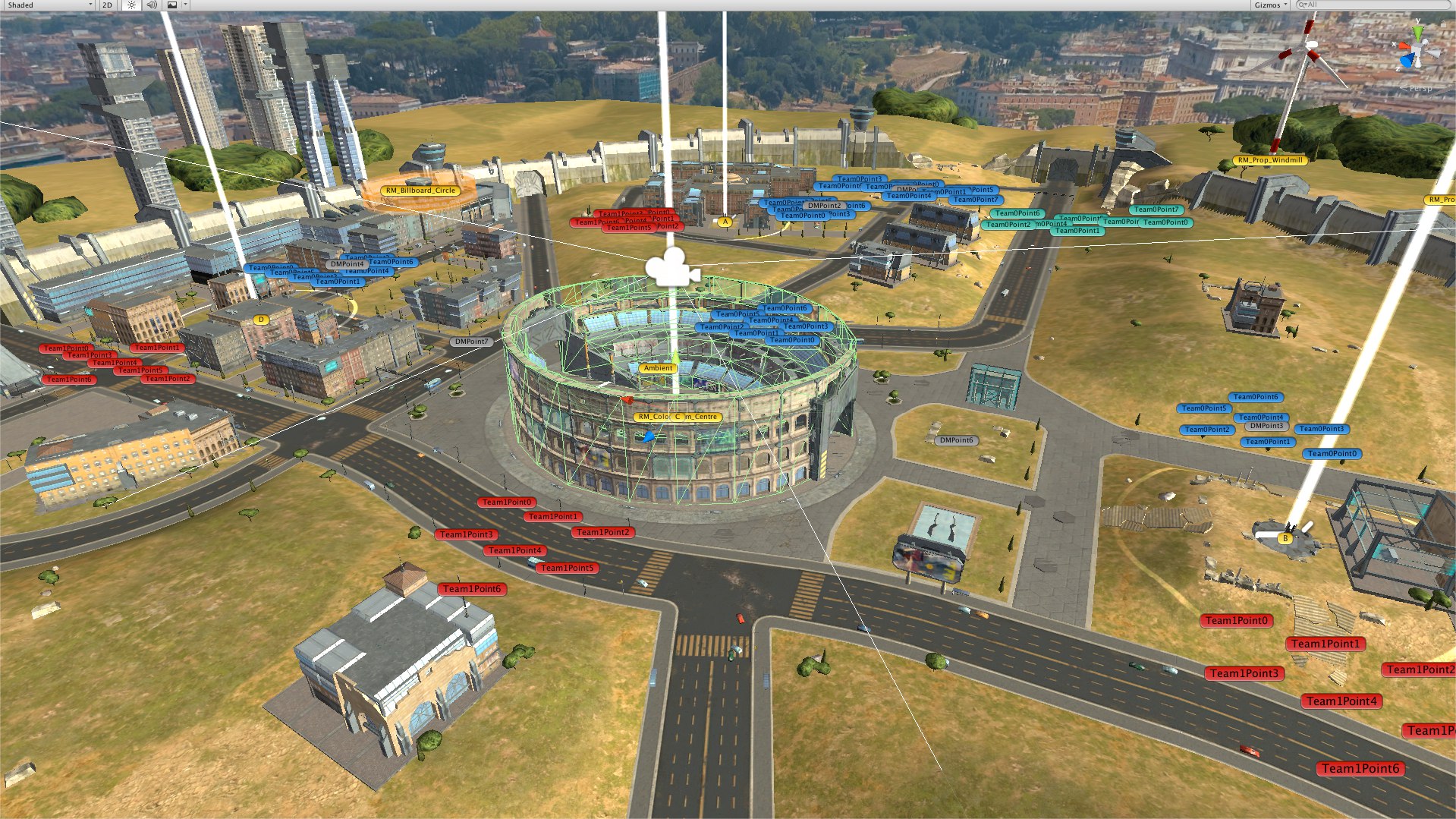
Task: Toggle the 2D scene view mode
Action: 107,5
